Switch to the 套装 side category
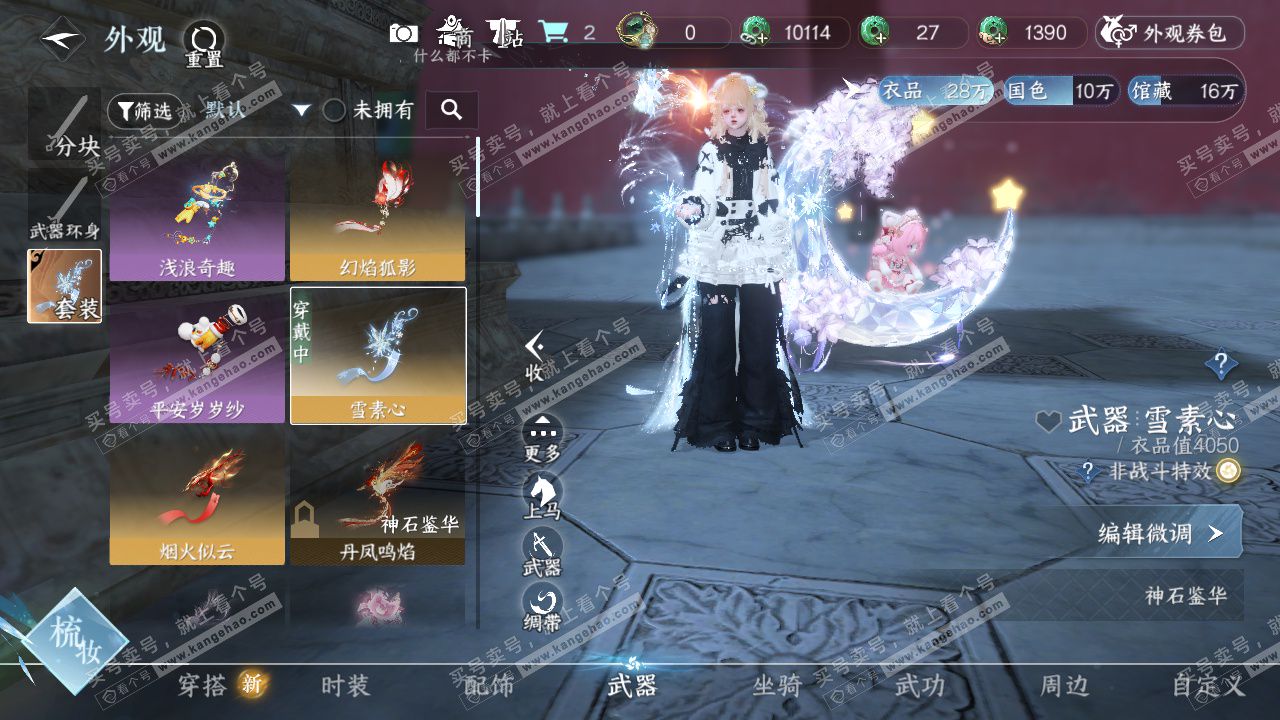 click(65, 286)
